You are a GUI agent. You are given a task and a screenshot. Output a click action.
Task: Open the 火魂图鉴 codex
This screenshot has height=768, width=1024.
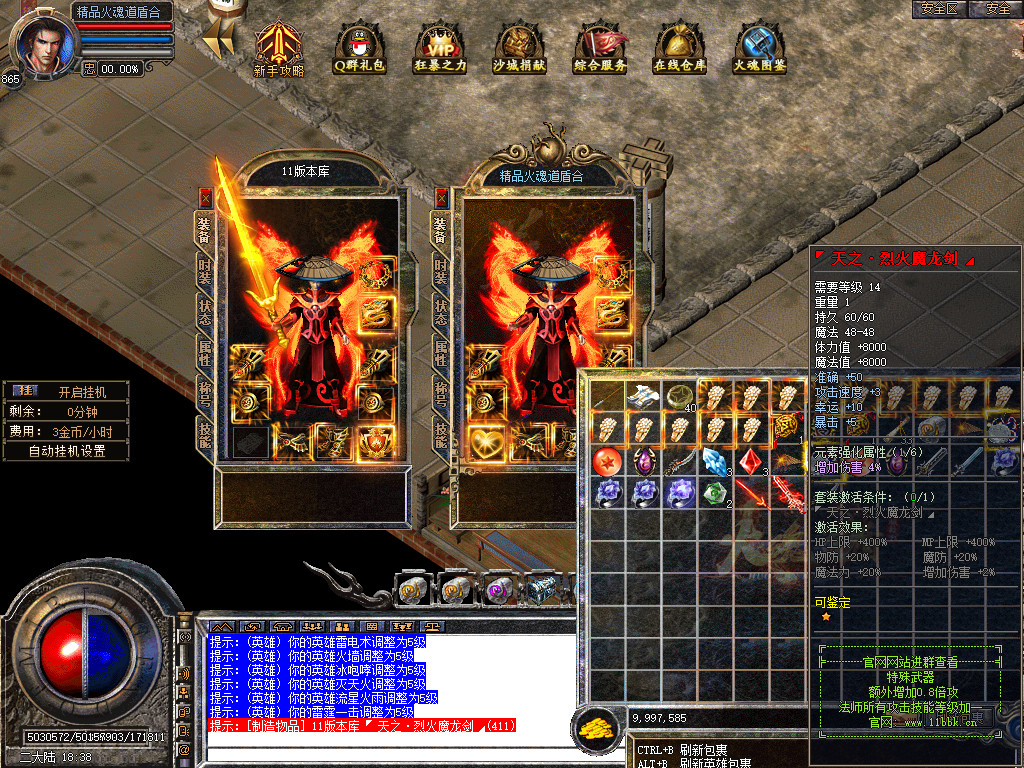pyautogui.click(x=760, y=48)
